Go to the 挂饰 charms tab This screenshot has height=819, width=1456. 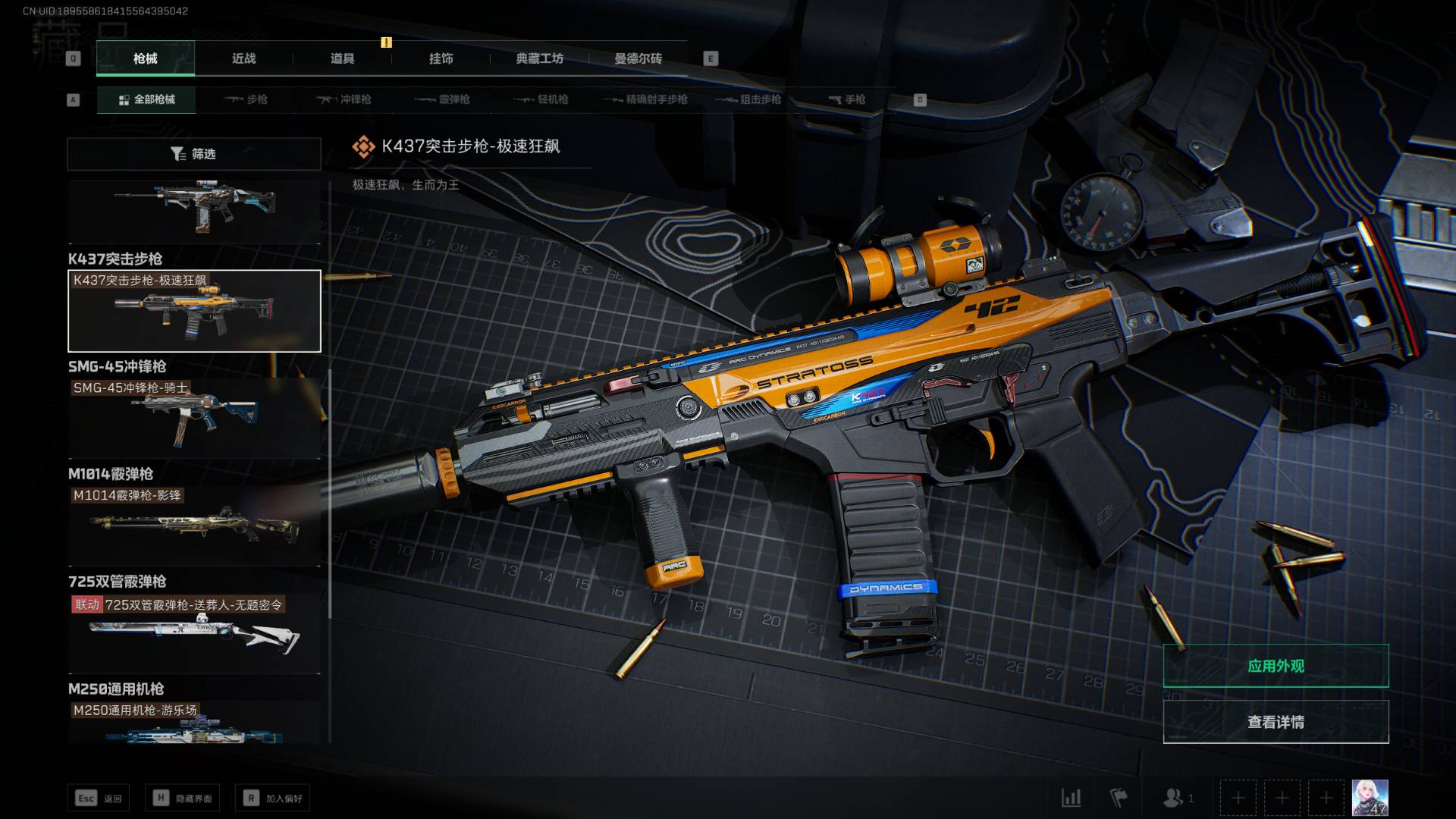(x=441, y=58)
